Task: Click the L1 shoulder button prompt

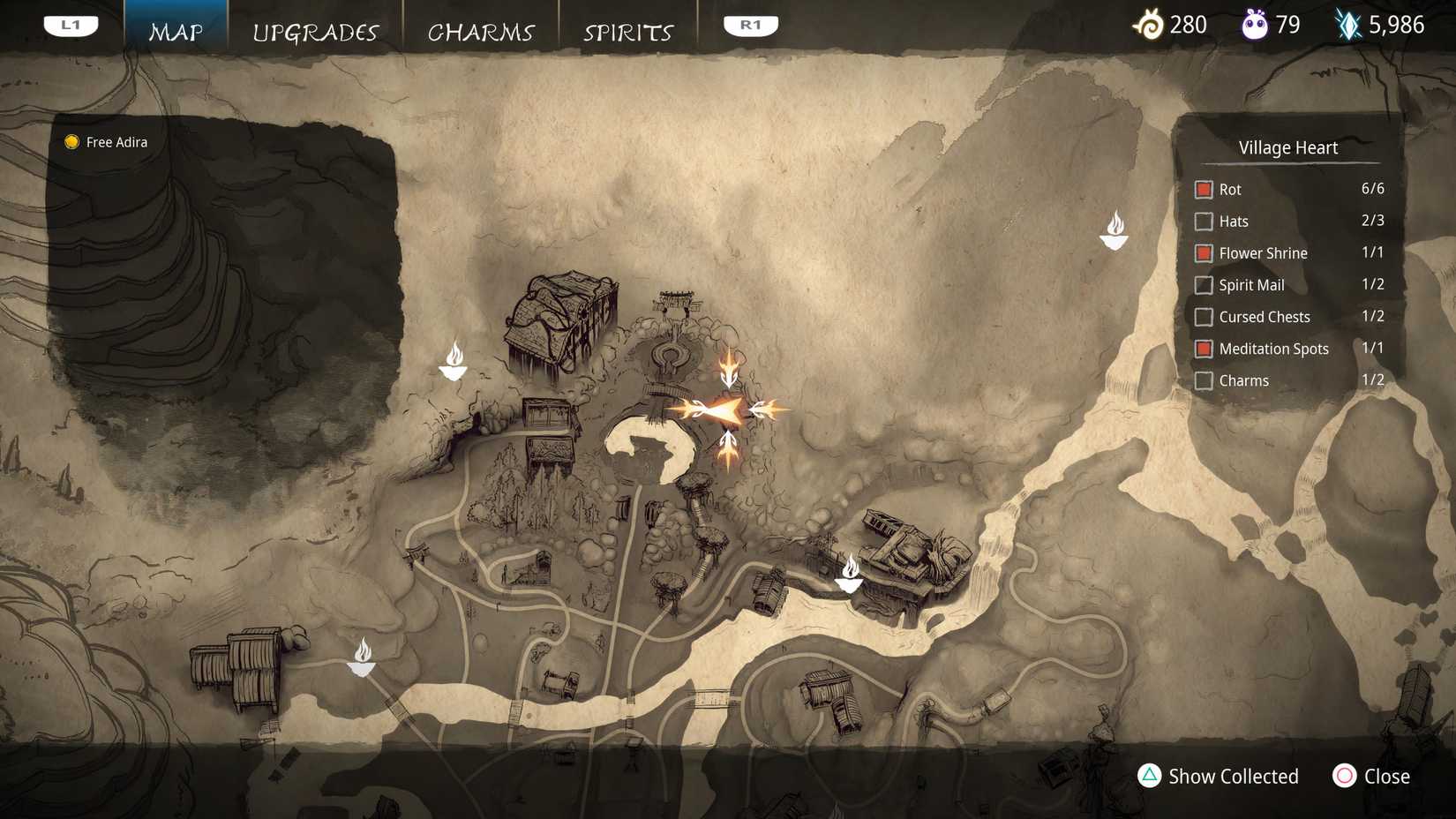Action: click(71, 25)
